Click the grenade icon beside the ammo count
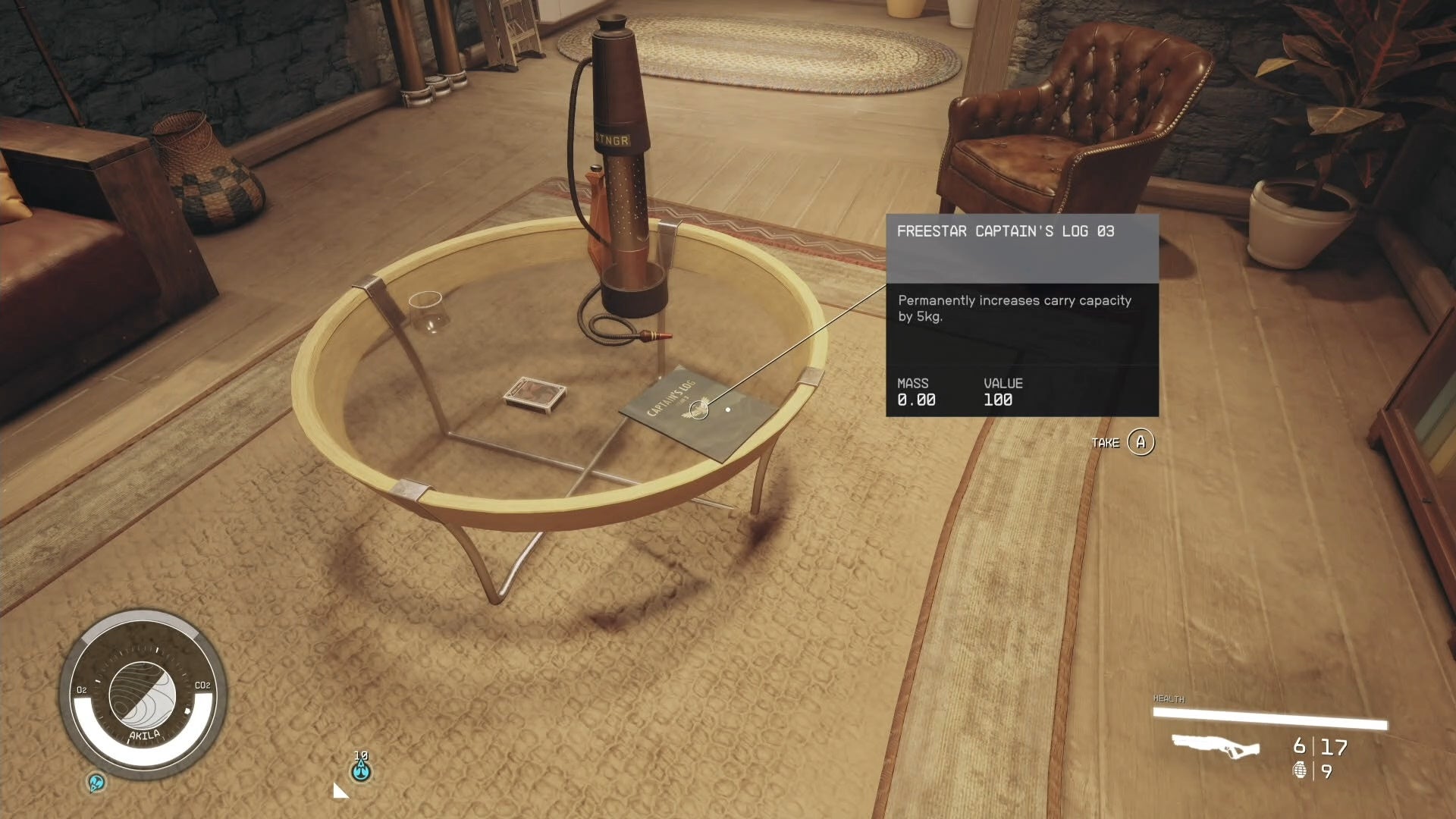The width and height of the screenshot is (1456, 819). 1300,770
